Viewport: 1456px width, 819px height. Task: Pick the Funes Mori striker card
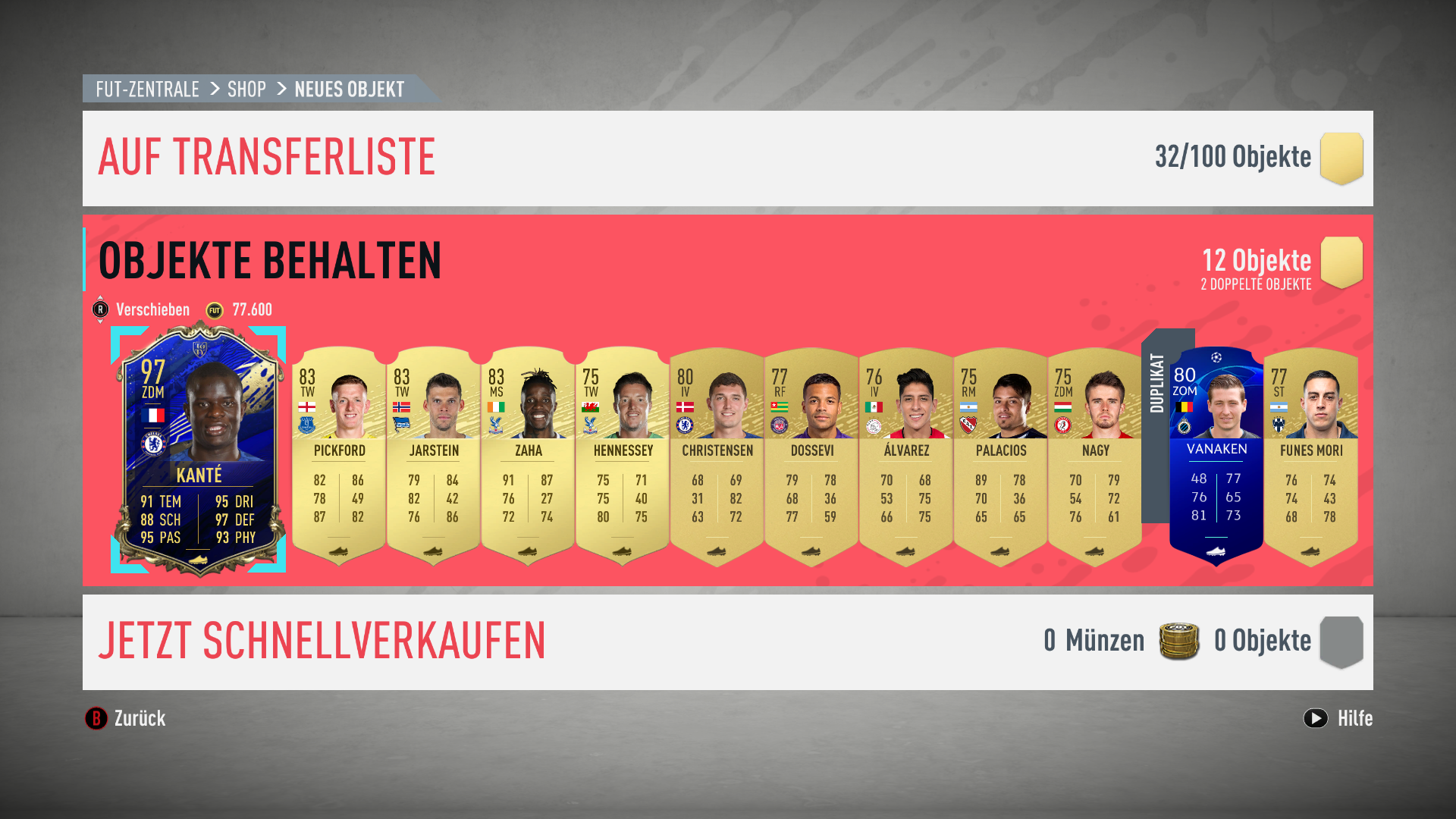tap(1311, 457)
